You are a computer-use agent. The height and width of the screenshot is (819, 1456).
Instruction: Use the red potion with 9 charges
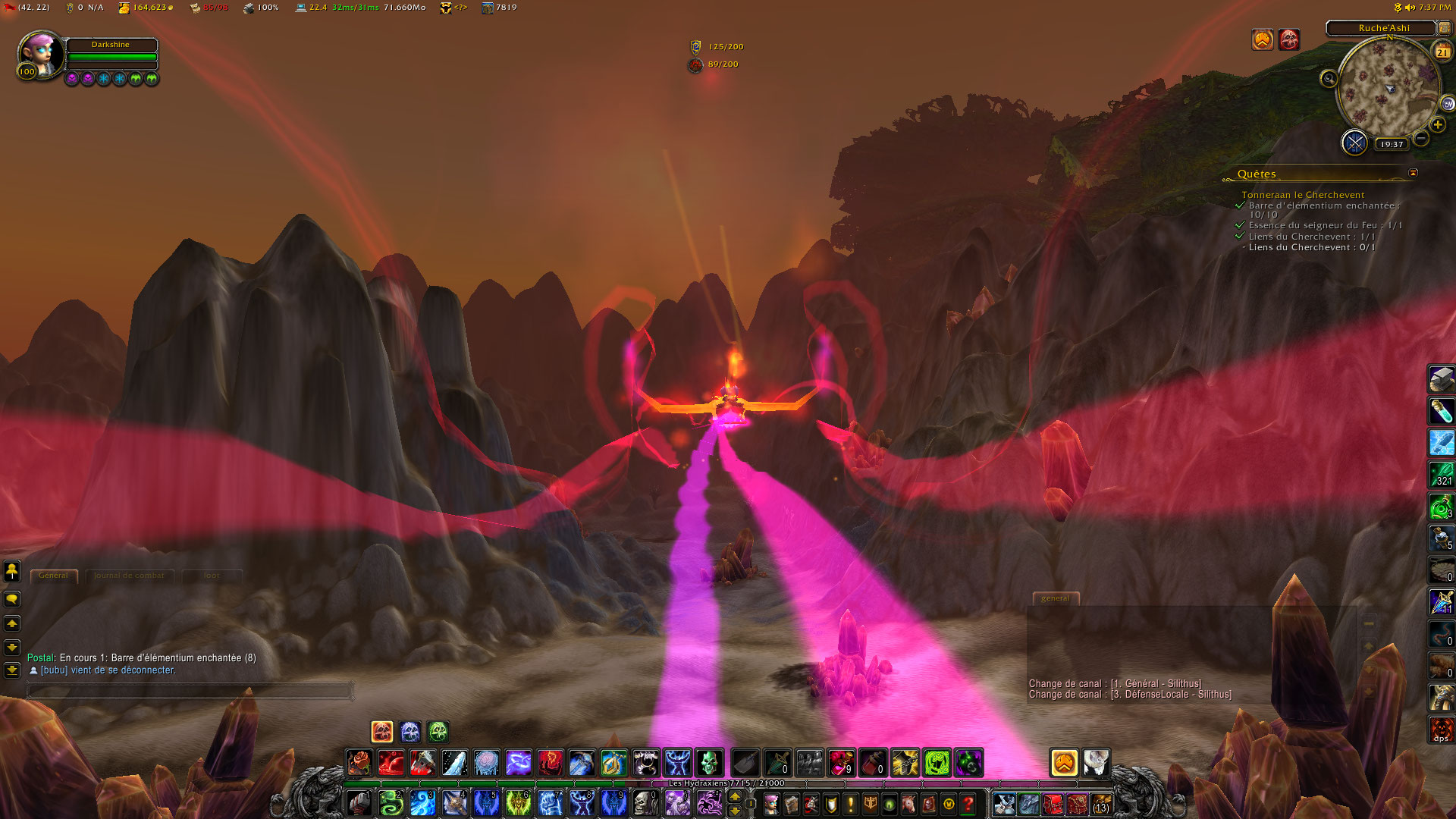(841, 762)
